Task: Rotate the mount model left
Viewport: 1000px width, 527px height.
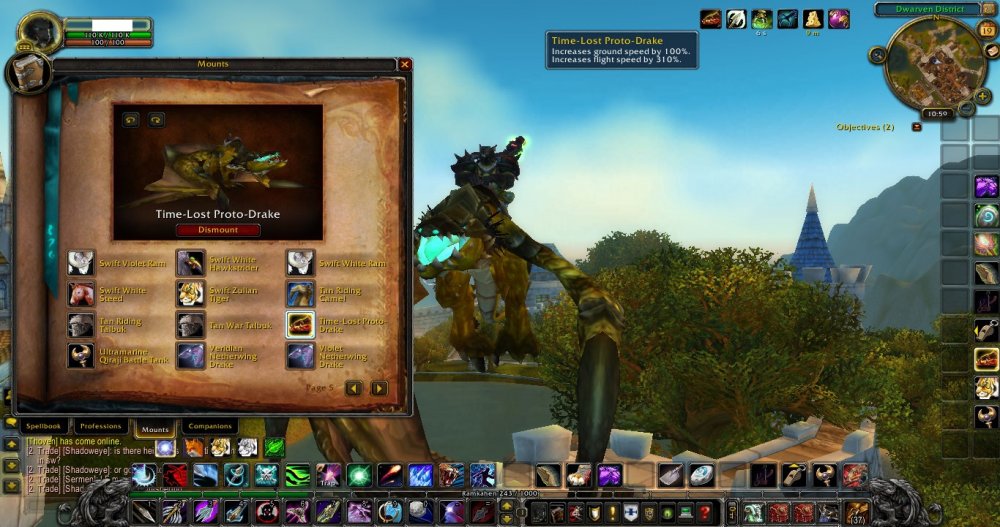Action: [x=130, y=120]
